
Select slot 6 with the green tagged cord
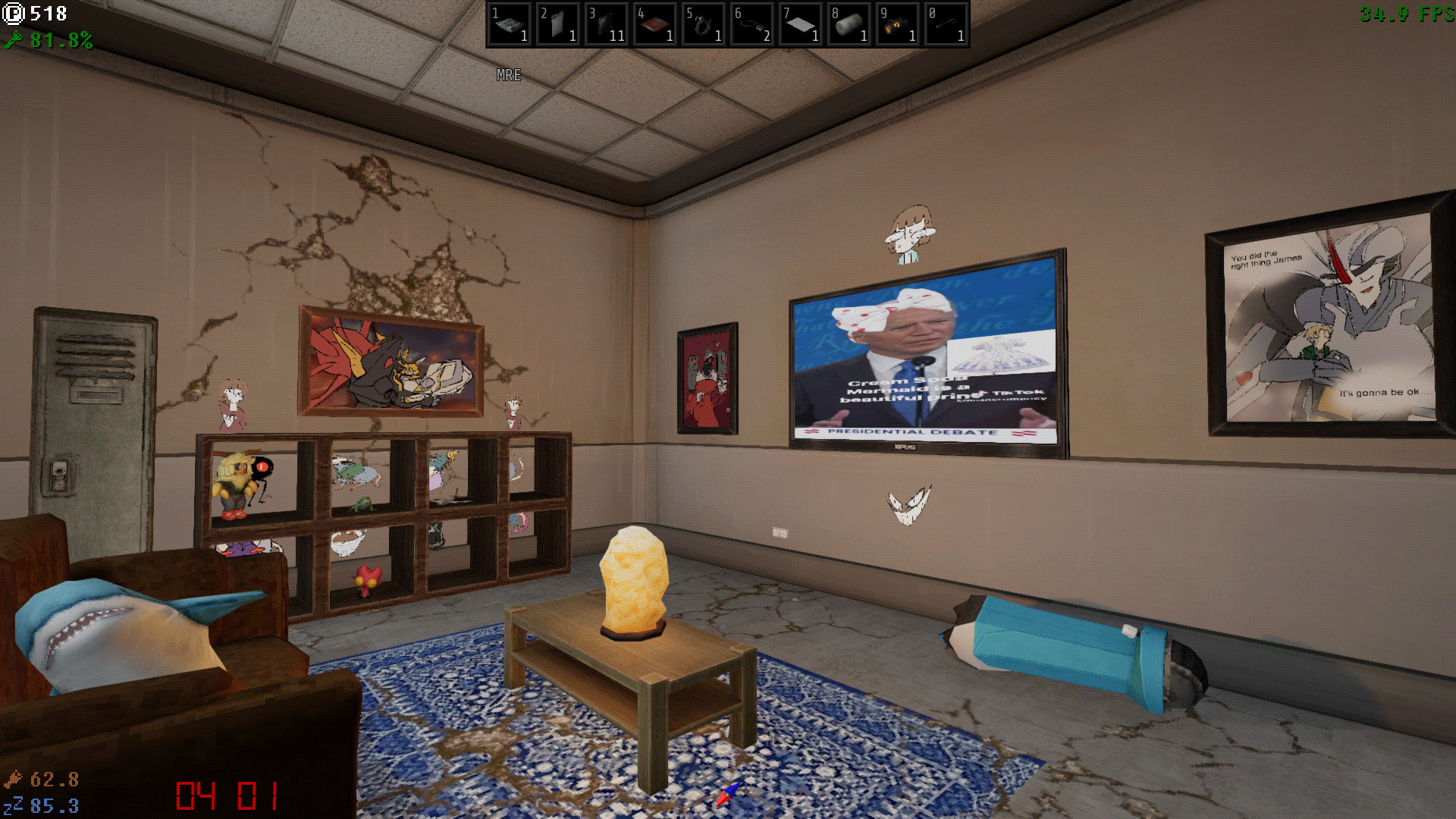752,24
